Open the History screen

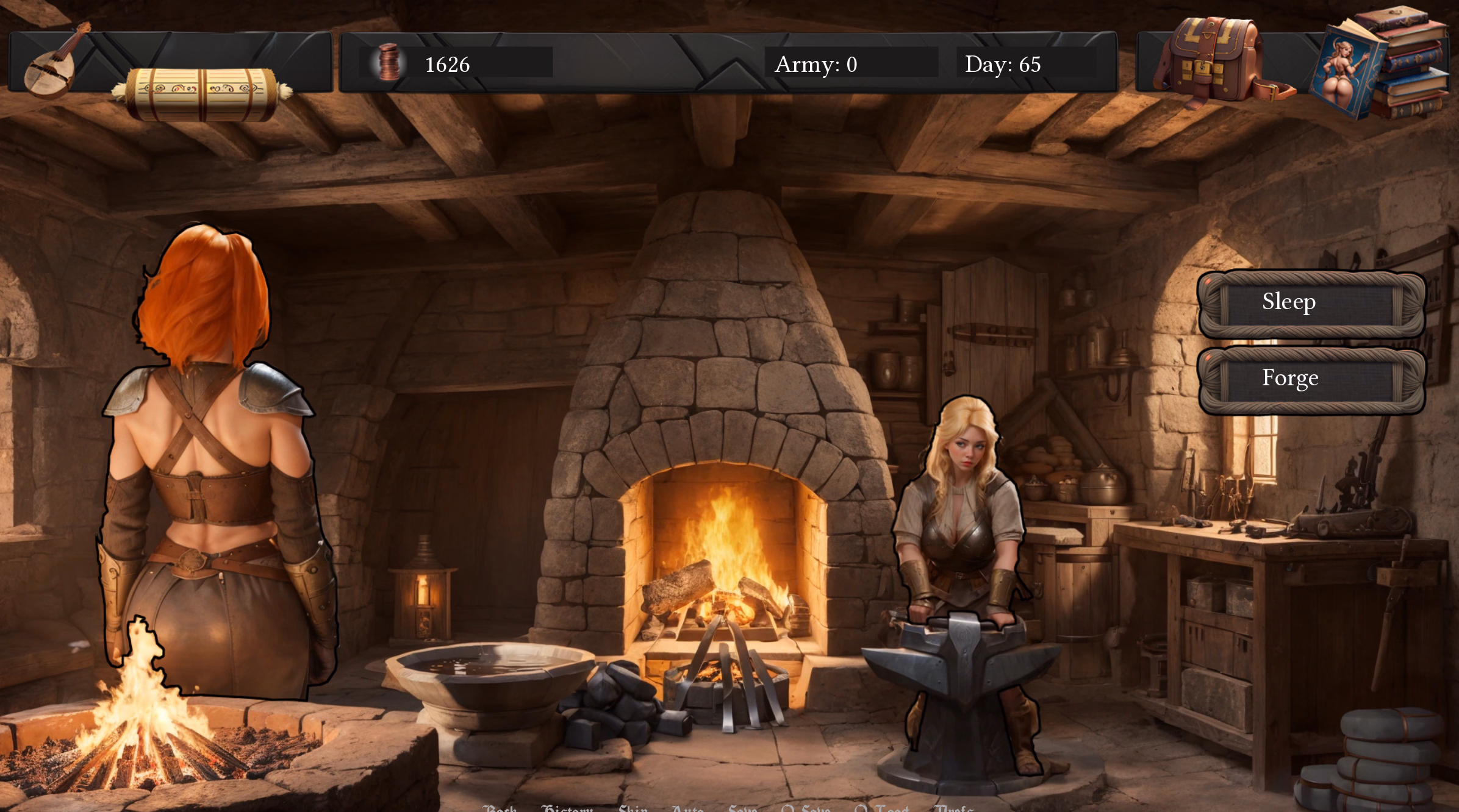point(568,809)
